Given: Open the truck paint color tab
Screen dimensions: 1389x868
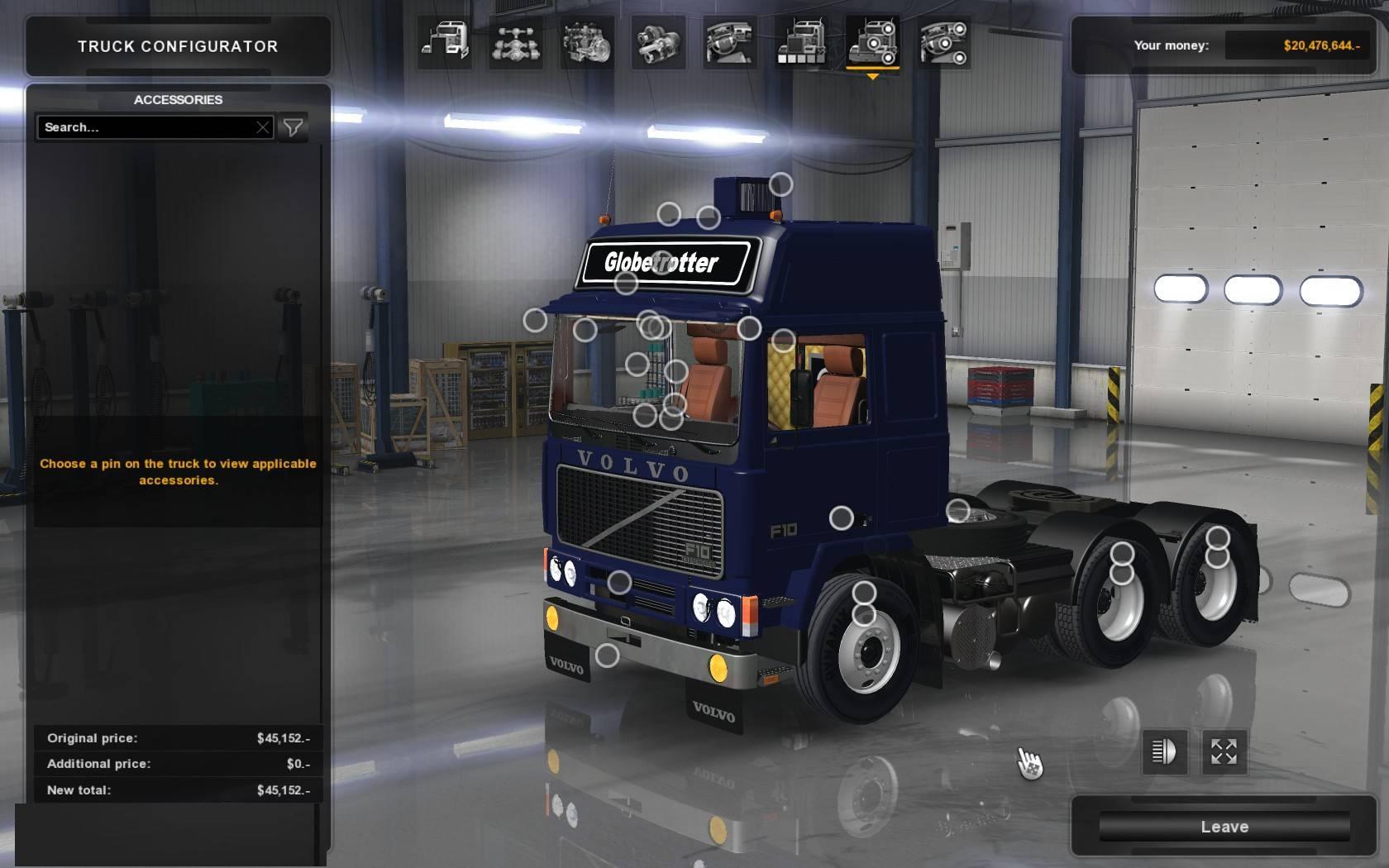Looking at the screenshot, I should 800,42.
